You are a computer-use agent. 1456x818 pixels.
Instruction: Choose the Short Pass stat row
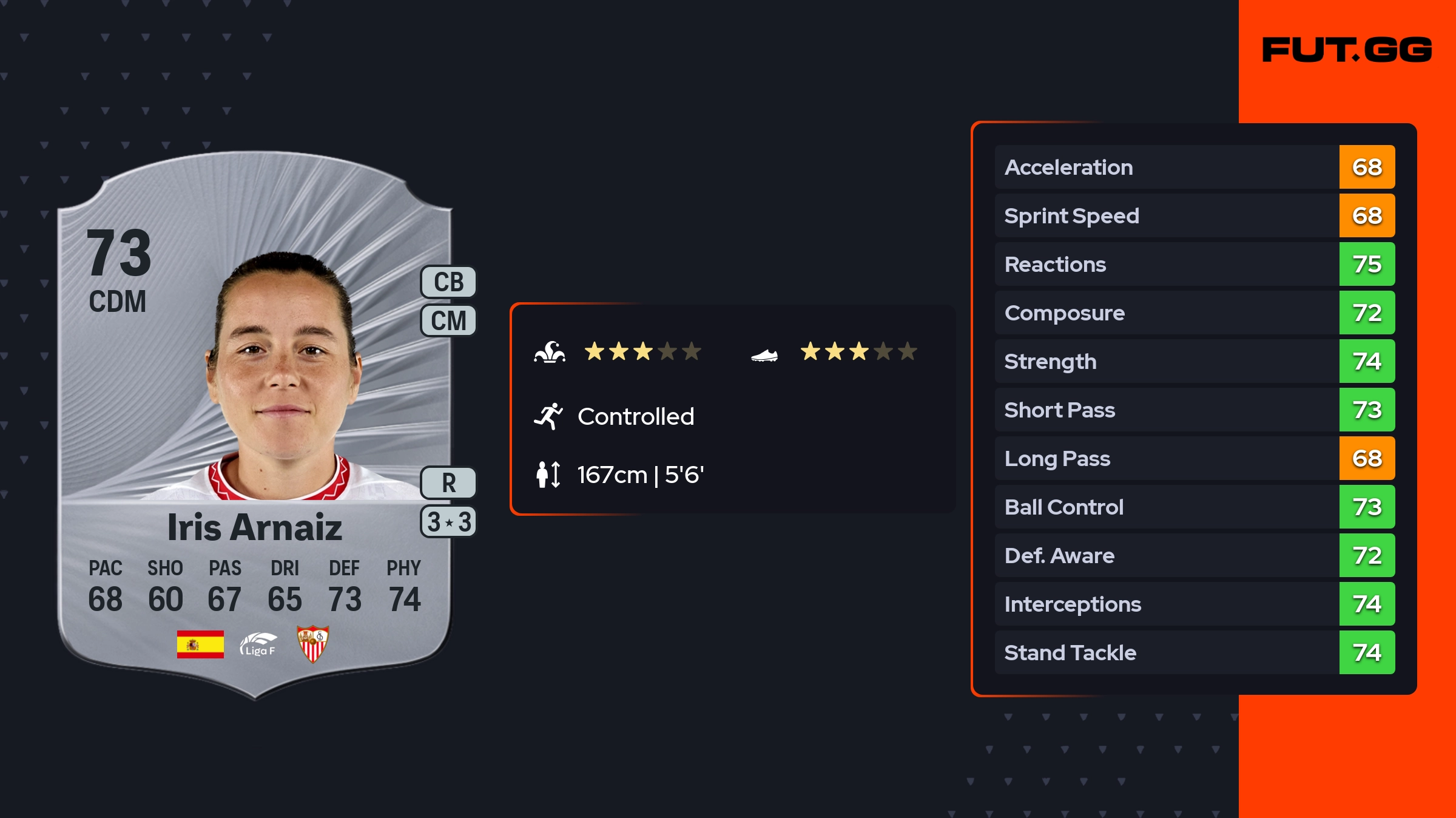coord(1194,410)
